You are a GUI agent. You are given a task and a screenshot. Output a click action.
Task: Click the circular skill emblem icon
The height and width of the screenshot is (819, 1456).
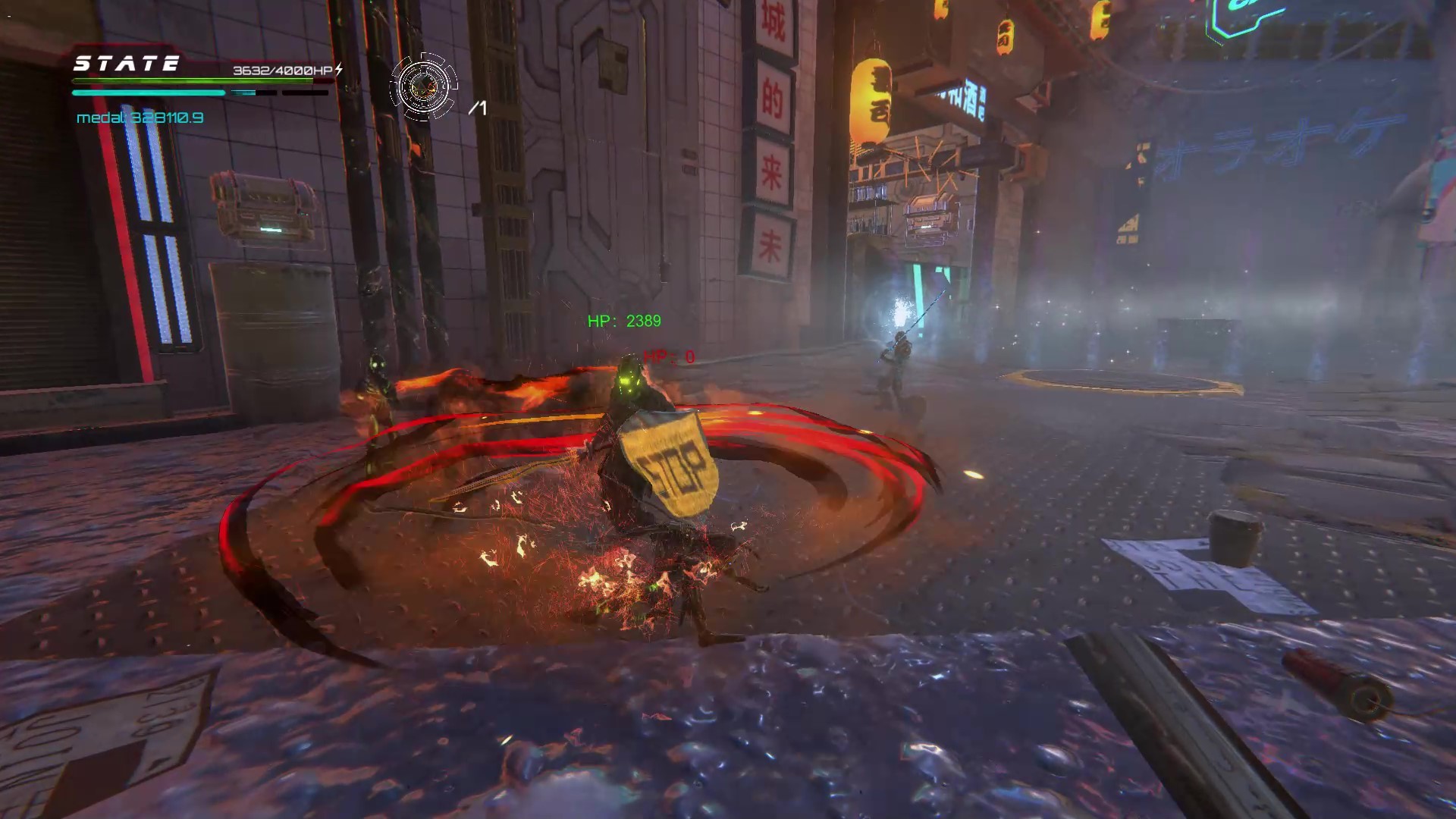click(x=423, y=87)
